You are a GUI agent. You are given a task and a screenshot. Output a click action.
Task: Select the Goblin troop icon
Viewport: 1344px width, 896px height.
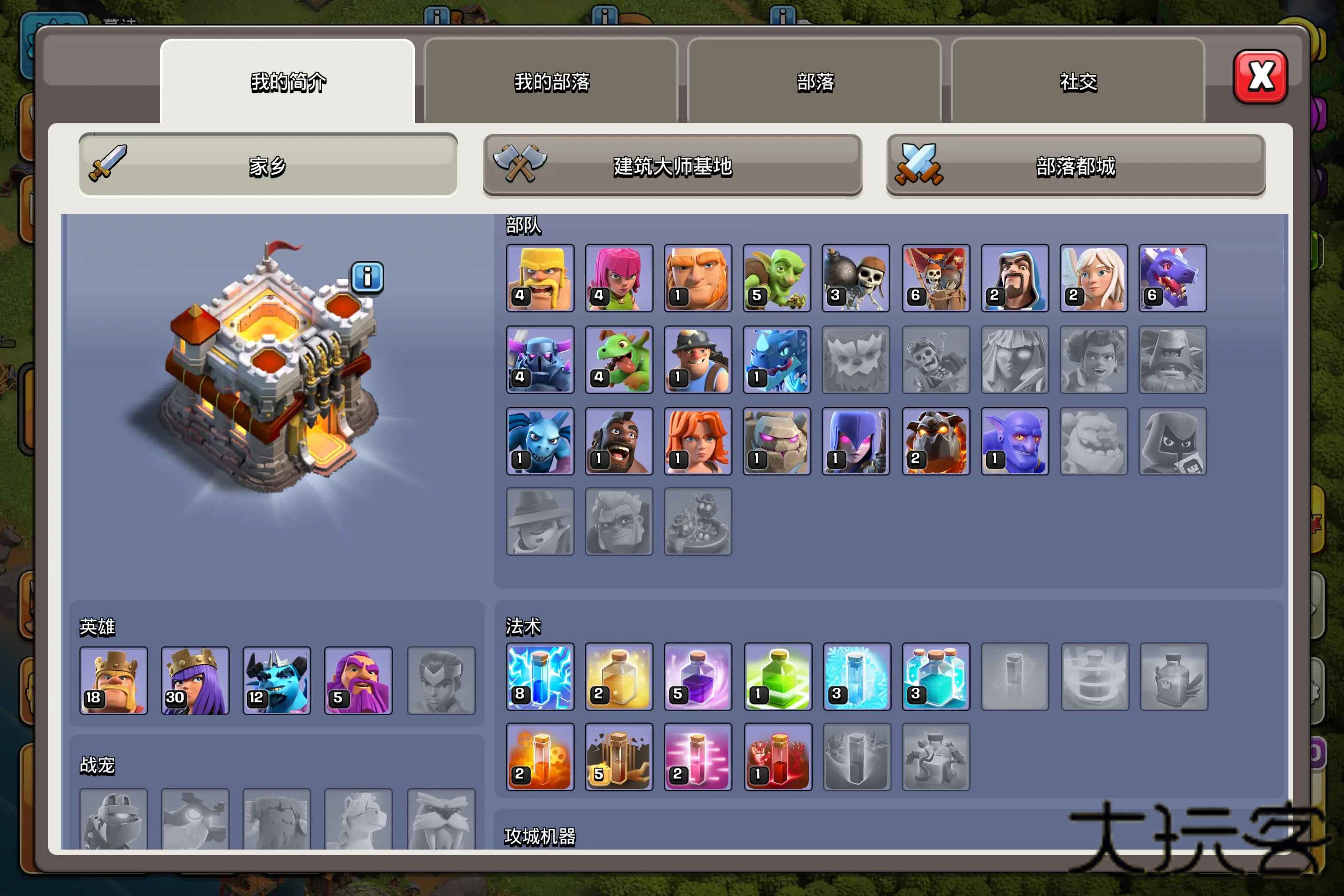777,278
